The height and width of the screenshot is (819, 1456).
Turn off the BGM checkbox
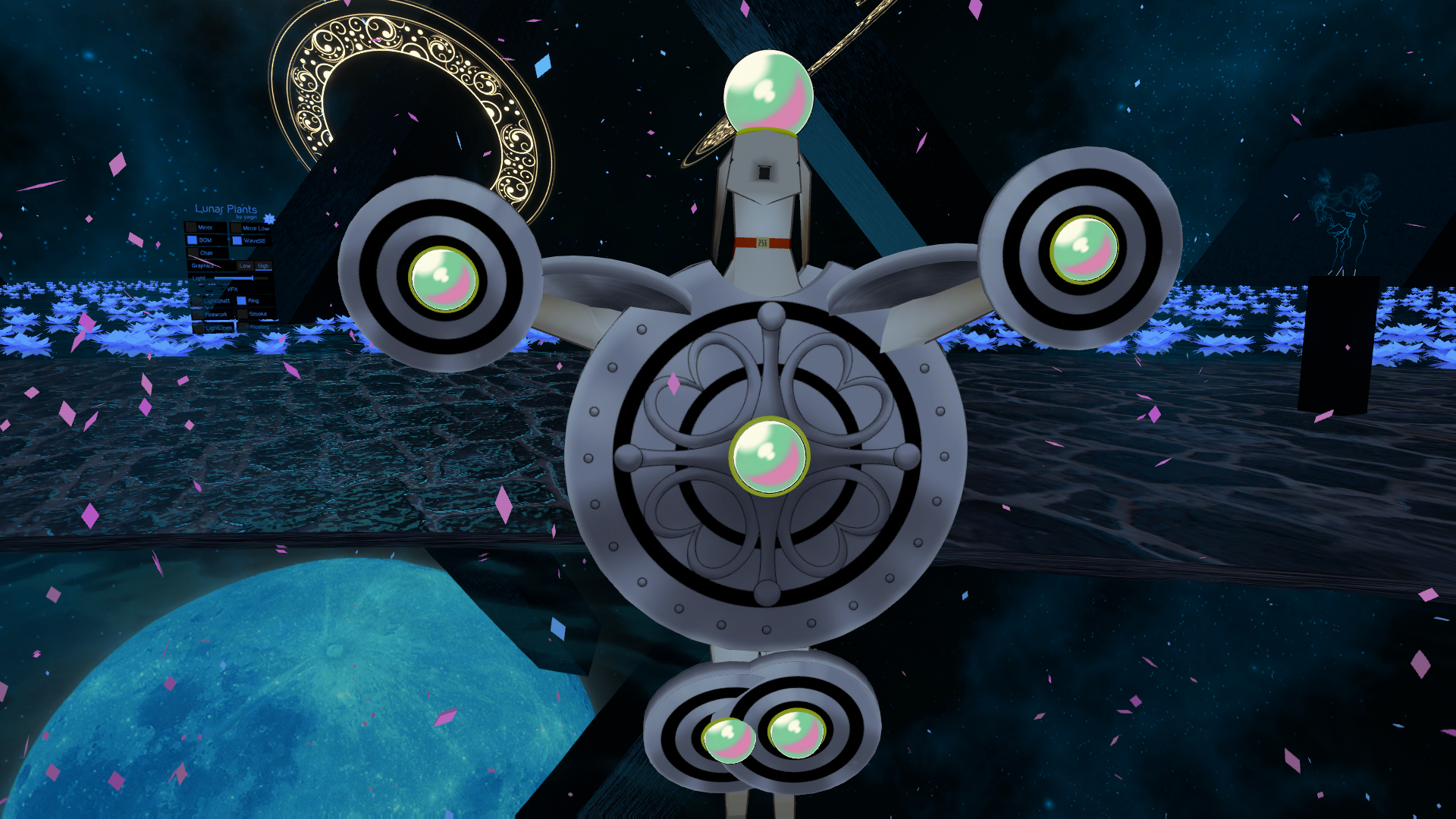[193, 240]
